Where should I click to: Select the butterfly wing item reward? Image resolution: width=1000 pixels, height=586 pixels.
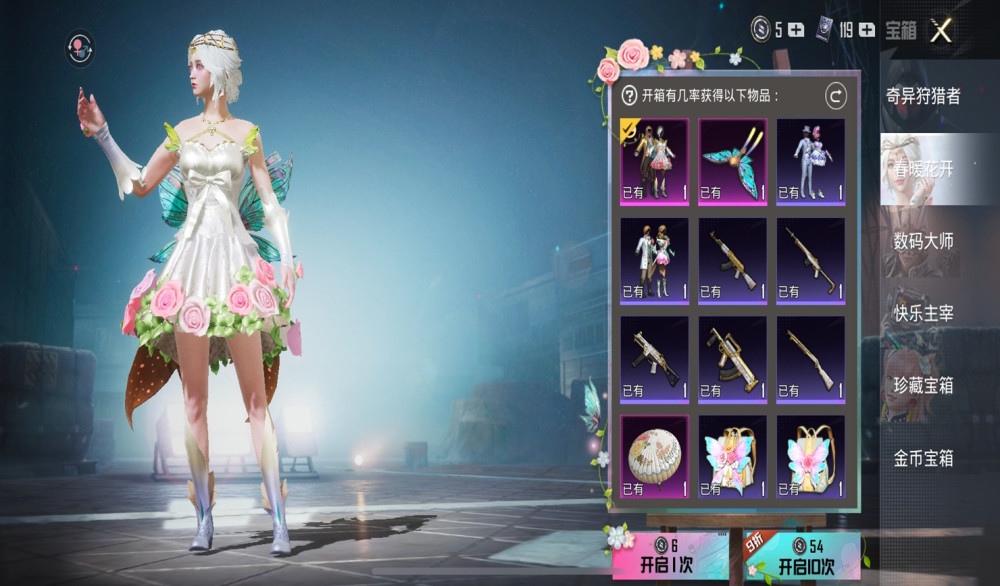pyautogui.click(x=732, y=161)
